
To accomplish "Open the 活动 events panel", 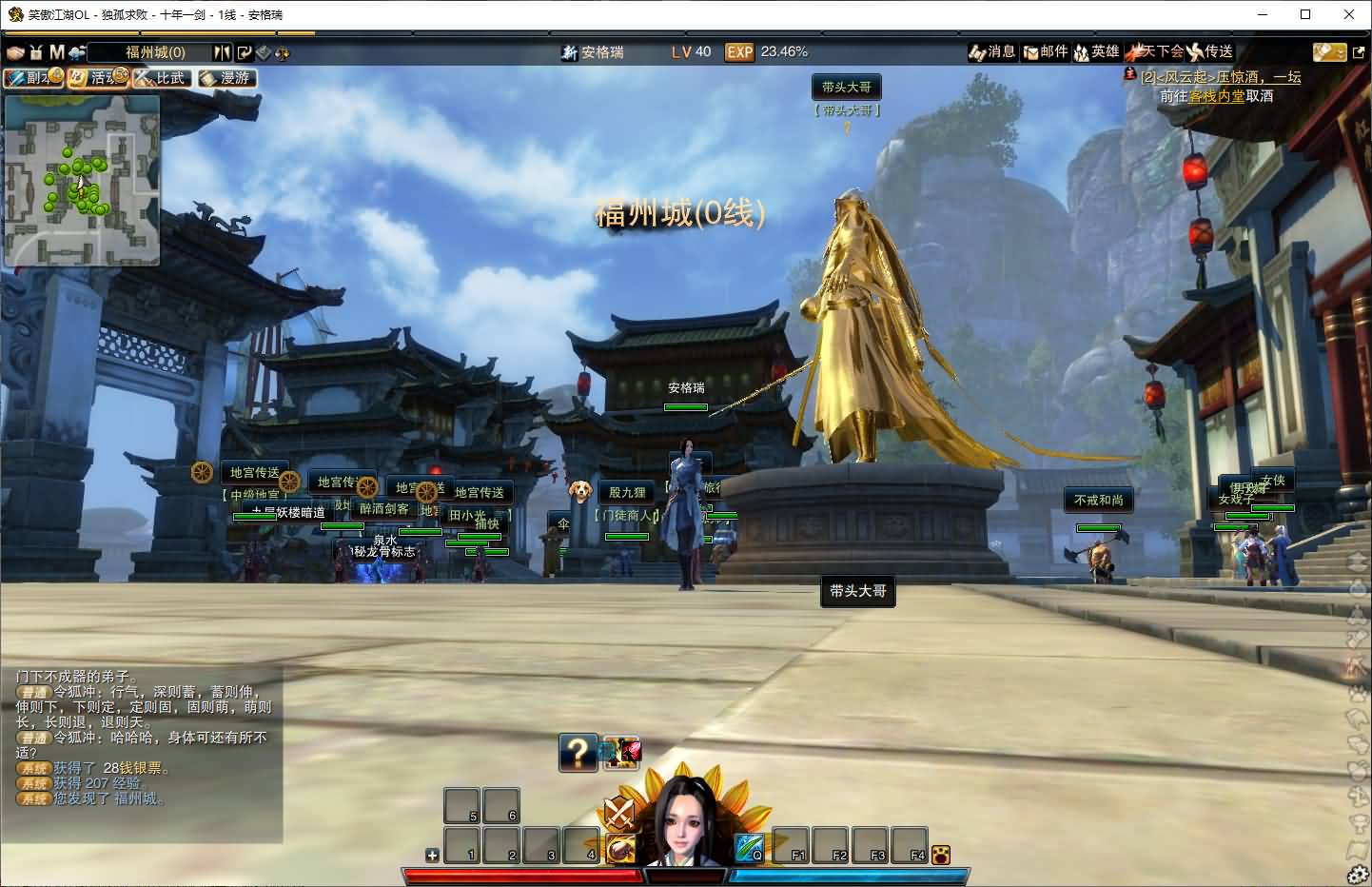I will tap(98, 78).
